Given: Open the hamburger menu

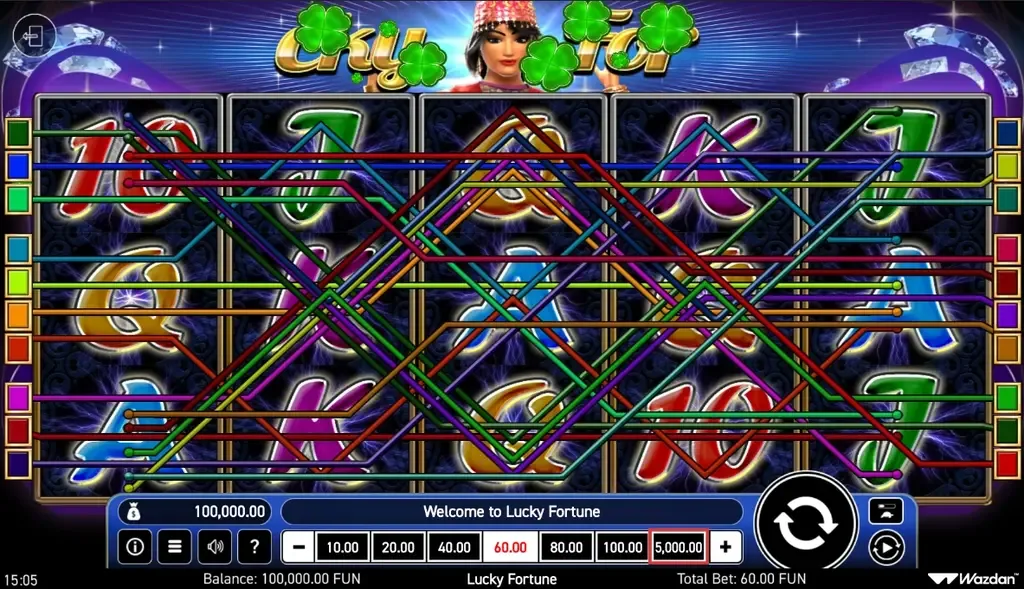Looking at the screenshot, I should point(174,547).
